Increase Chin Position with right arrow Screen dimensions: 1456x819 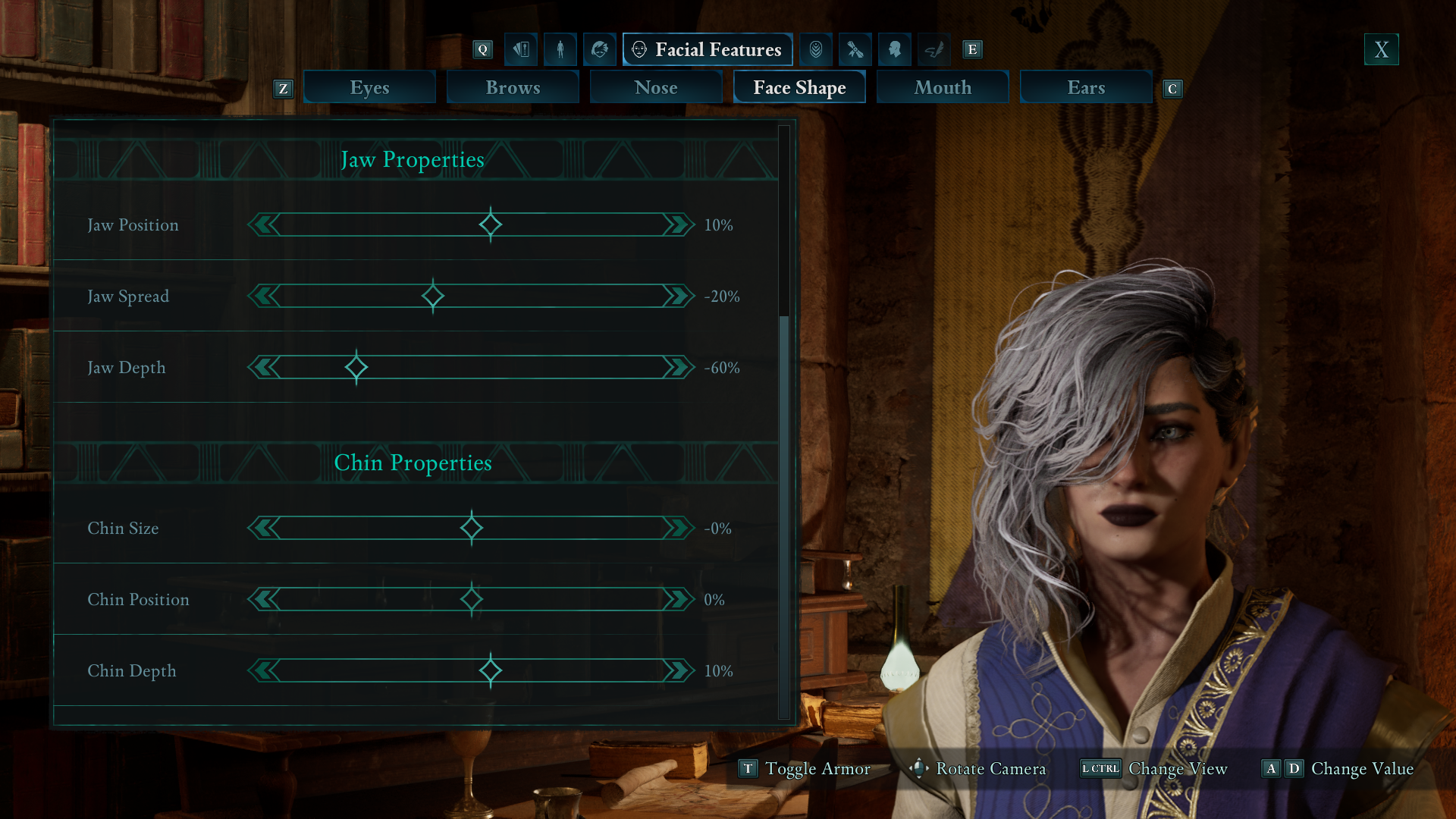point(678,599)
